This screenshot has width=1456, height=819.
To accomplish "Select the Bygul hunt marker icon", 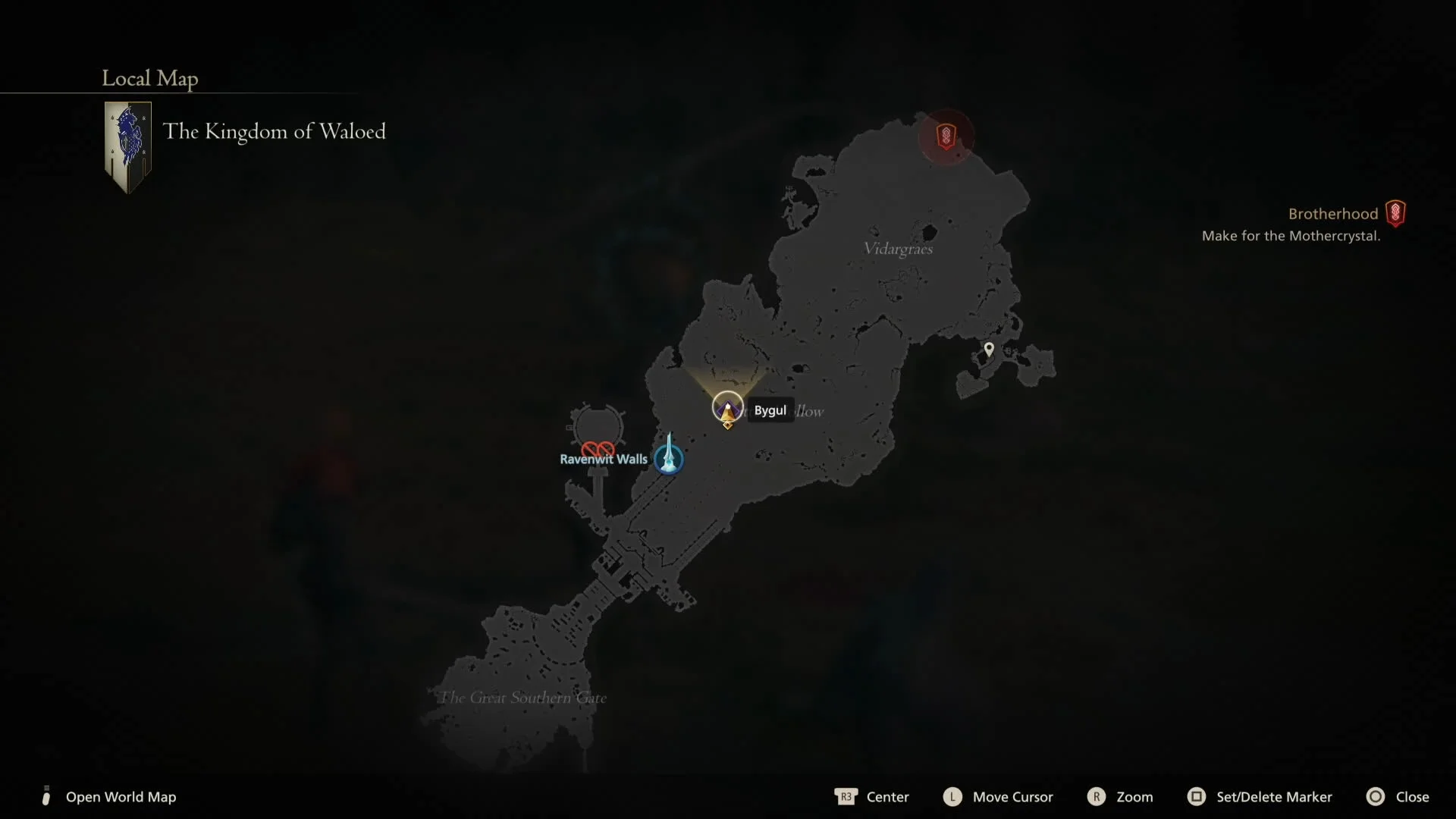I will pyautogui.click(x=726, y=407).
